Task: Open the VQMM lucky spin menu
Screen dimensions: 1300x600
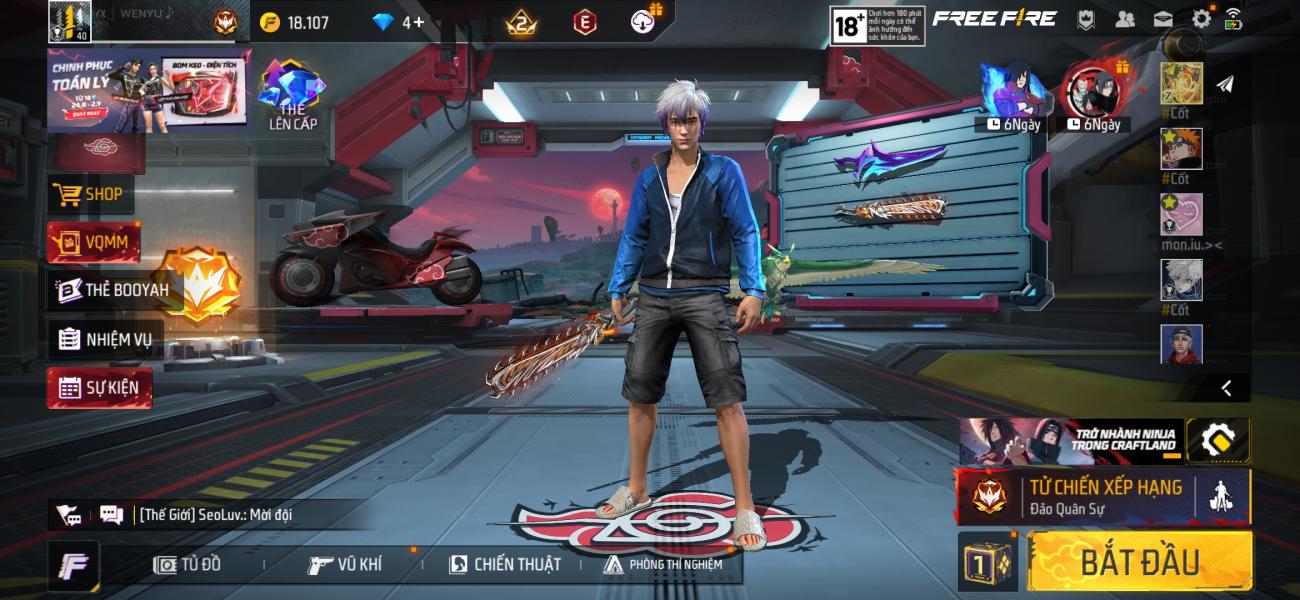Action: tap(94, 242)
